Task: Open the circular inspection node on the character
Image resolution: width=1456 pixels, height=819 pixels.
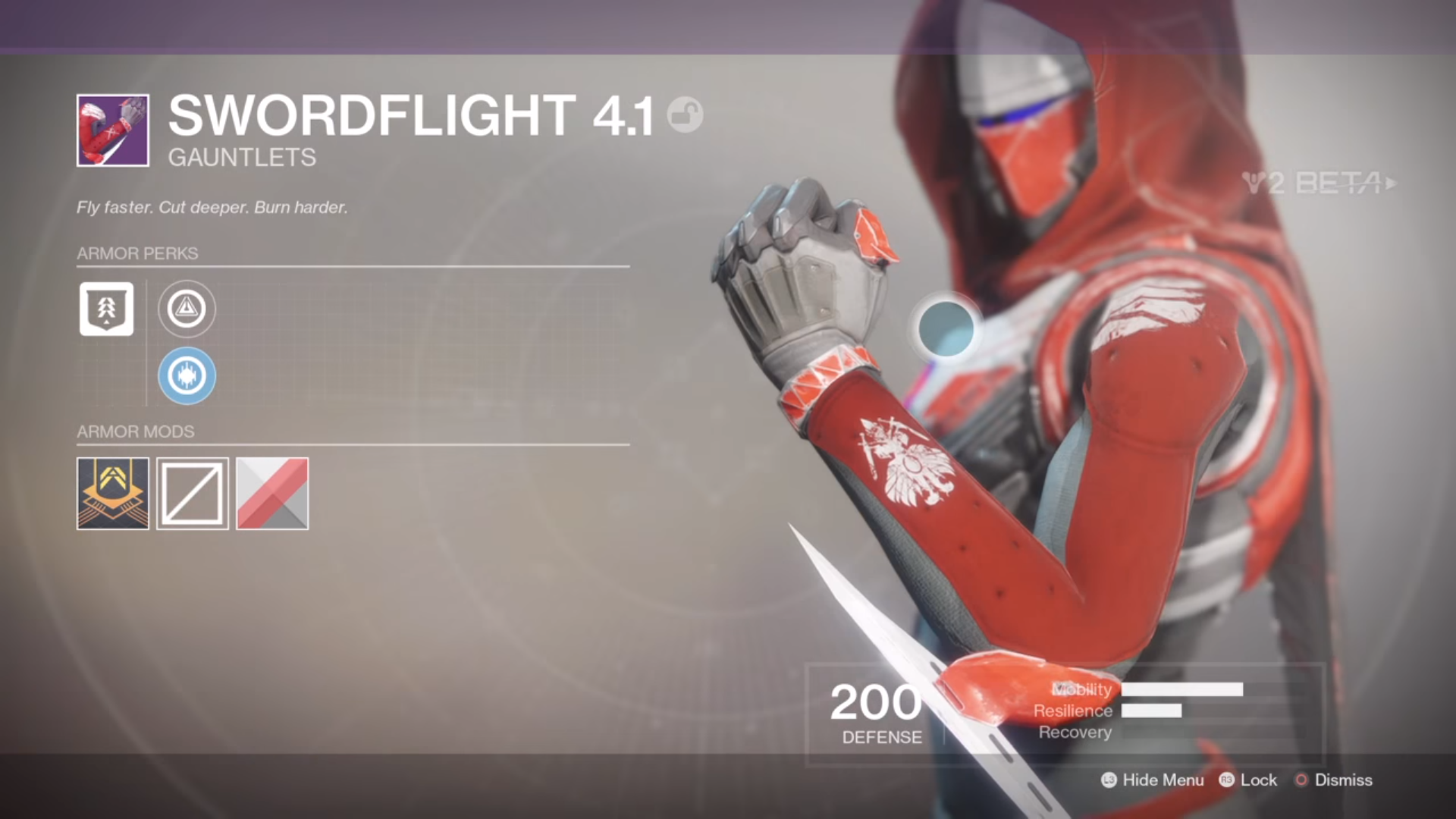Action: click(x=945, y=328)
